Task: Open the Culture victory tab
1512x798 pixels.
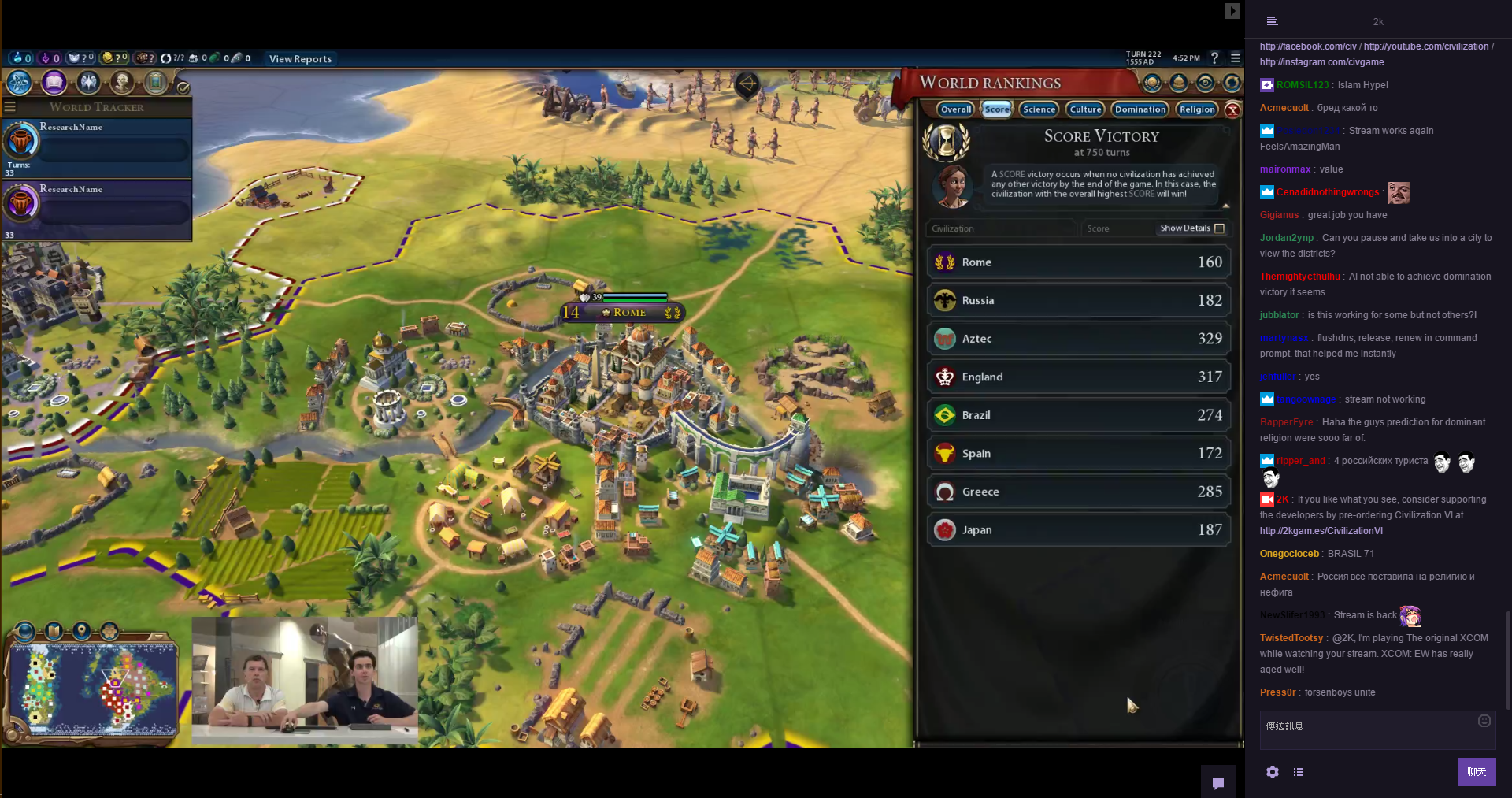Action: click(1085, 109)
